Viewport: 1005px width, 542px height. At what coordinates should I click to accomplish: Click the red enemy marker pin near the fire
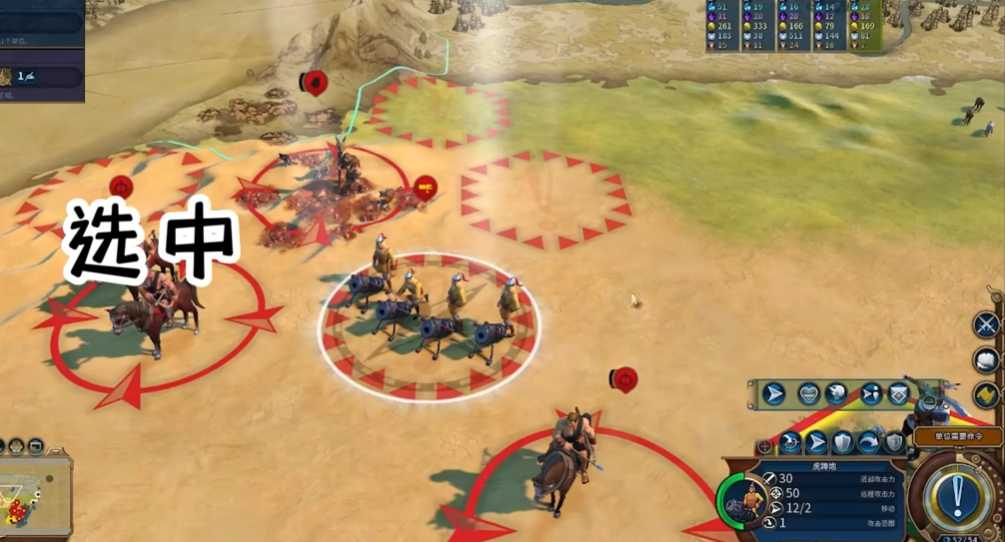[x=425, y=188]
